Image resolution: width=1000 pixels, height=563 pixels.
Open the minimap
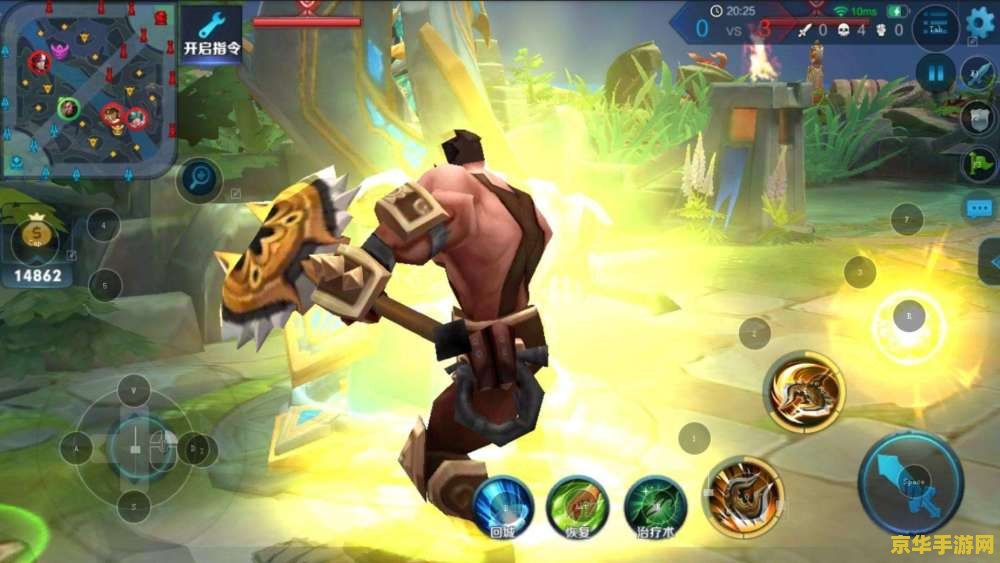88,88
